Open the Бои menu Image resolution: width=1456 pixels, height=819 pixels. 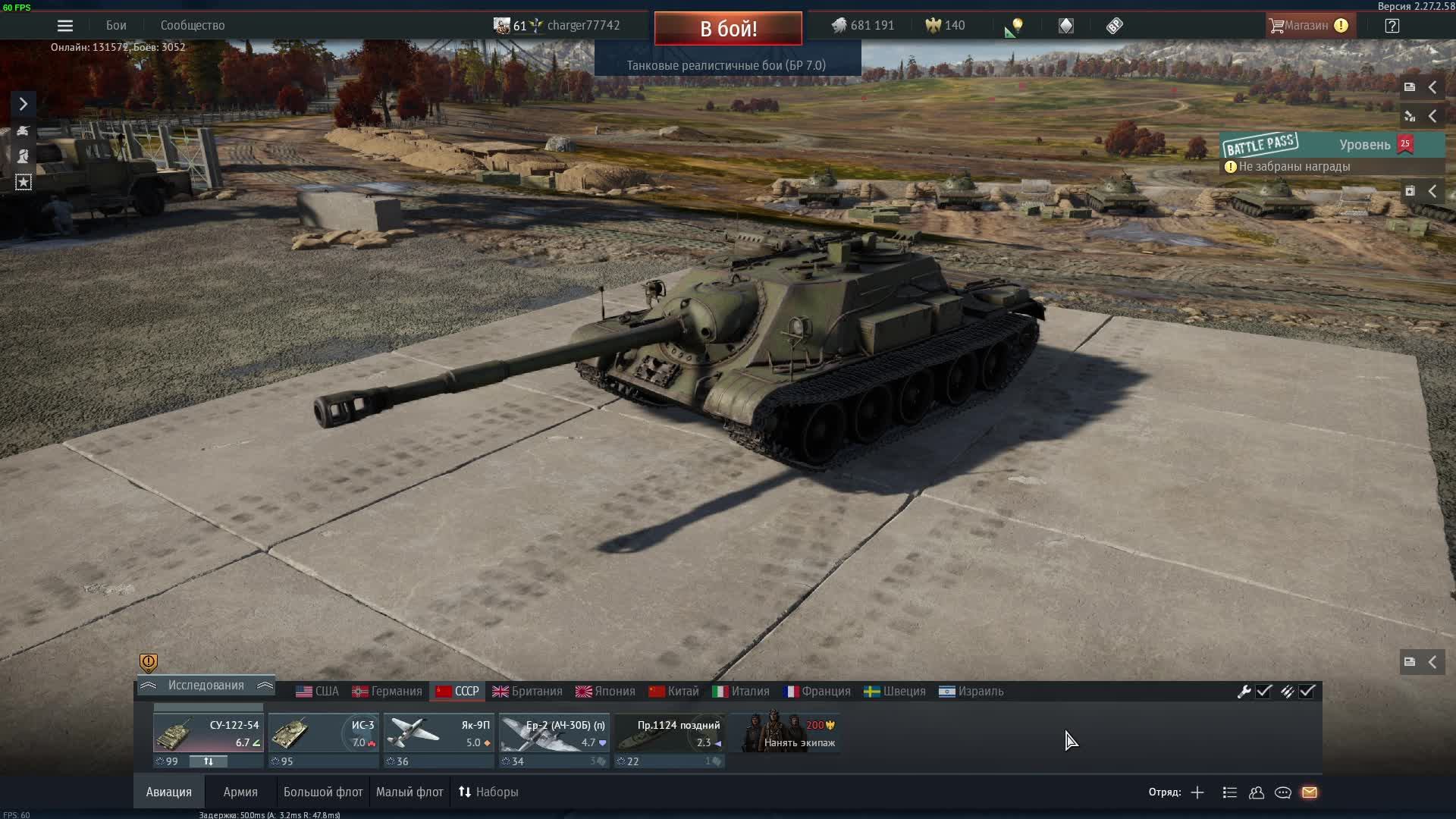pos(116,26)
